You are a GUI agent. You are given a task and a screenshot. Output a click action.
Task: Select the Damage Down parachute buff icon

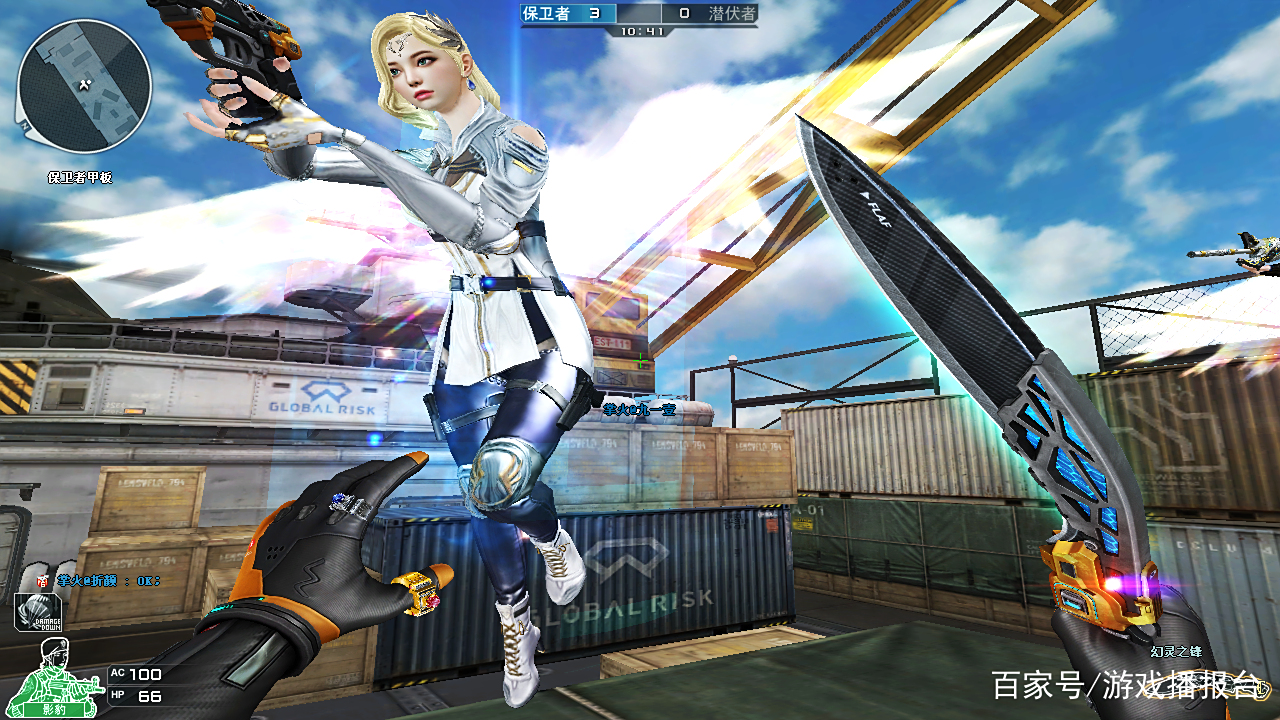pos(38,612)
